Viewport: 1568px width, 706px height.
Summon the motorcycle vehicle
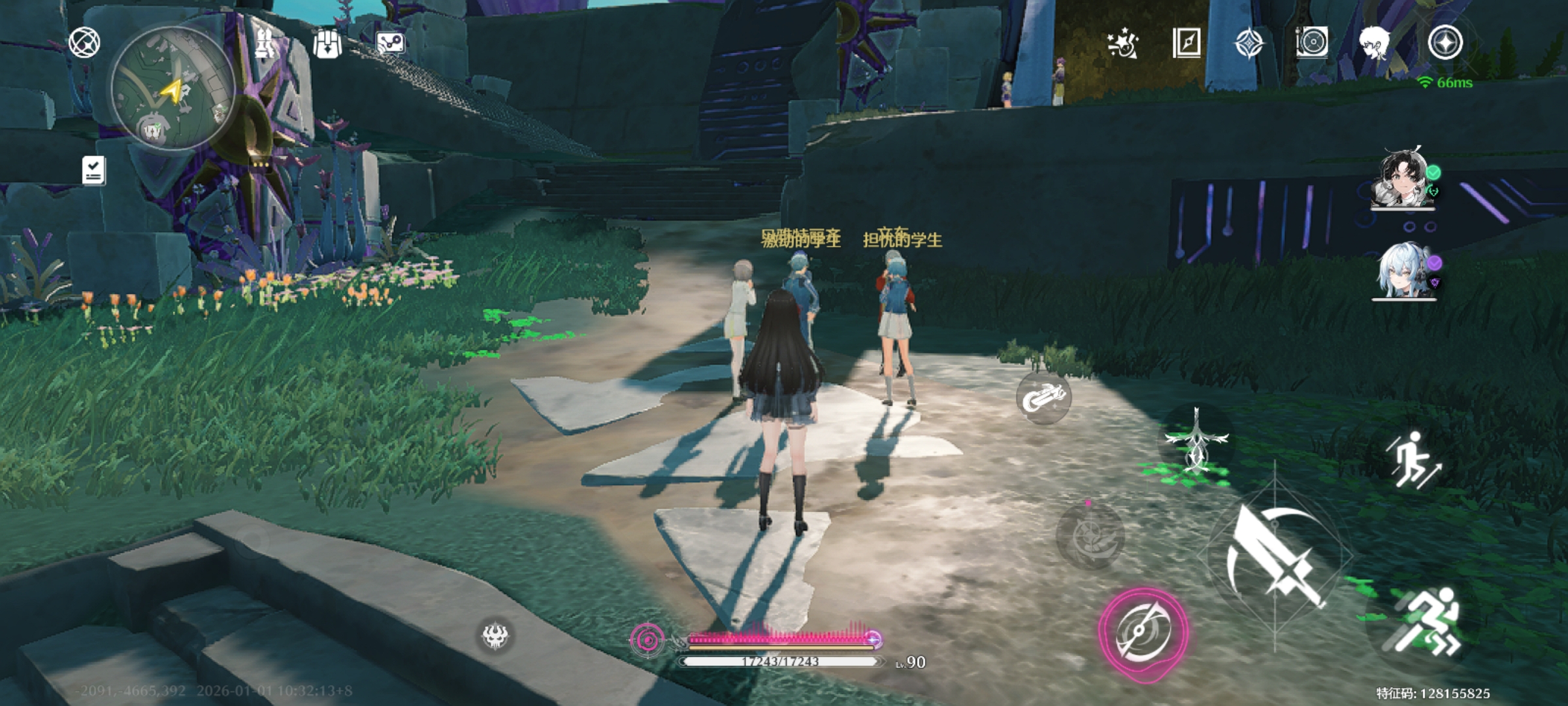point(1043,397)
